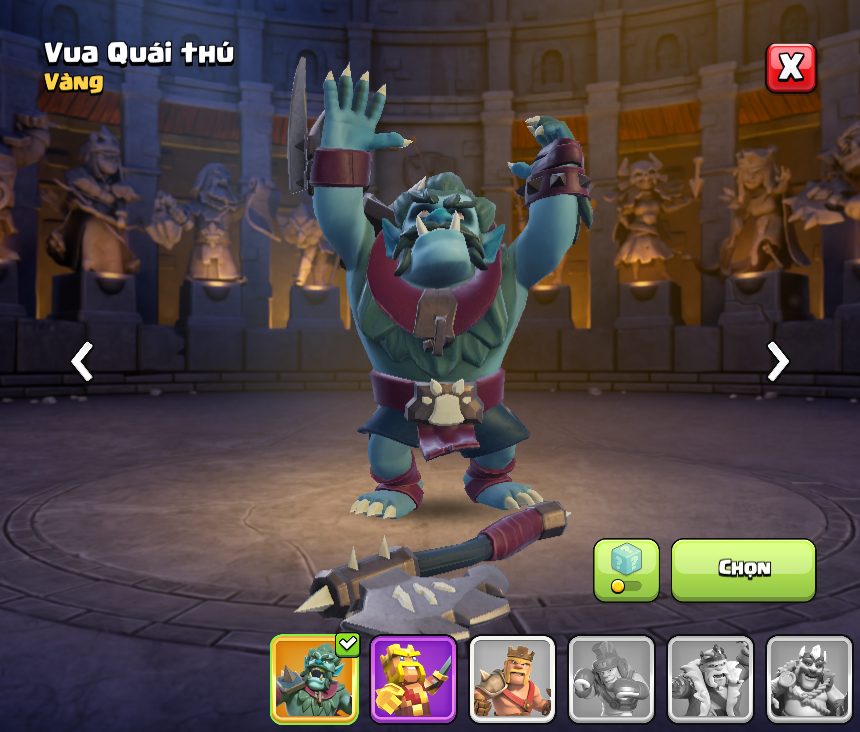Screen dimensions: 860x732
Task: Select the locked gladiator king skin thumbnail
Action: tap(611, 679)
